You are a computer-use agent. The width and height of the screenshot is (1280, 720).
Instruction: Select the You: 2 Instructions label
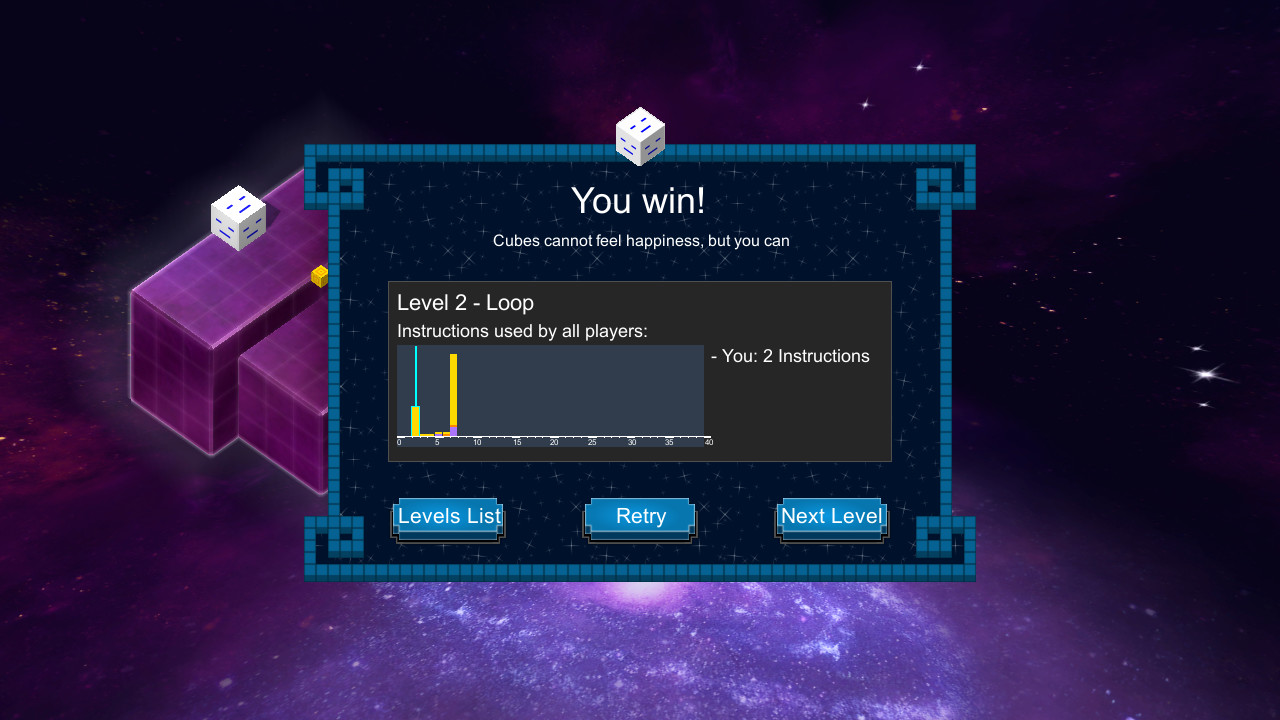click(790, 355)
